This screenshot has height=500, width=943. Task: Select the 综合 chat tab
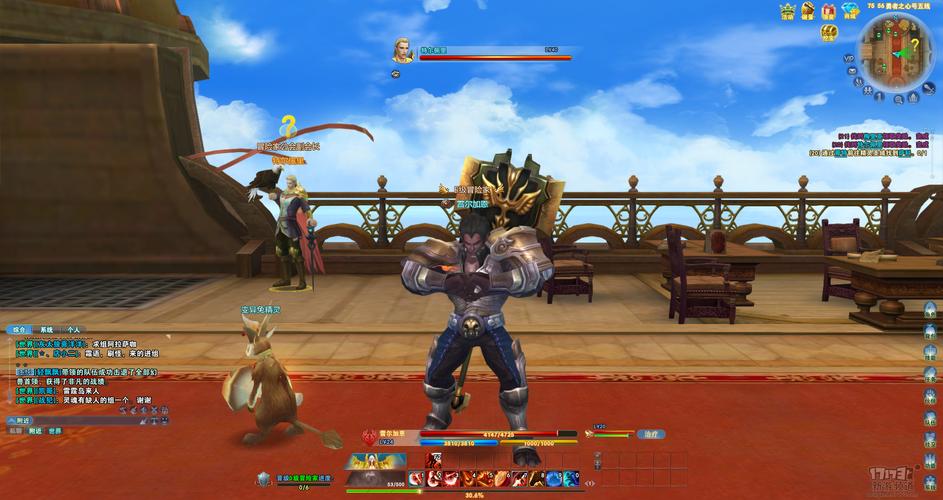pyautogui.click(x=19, y=329)
